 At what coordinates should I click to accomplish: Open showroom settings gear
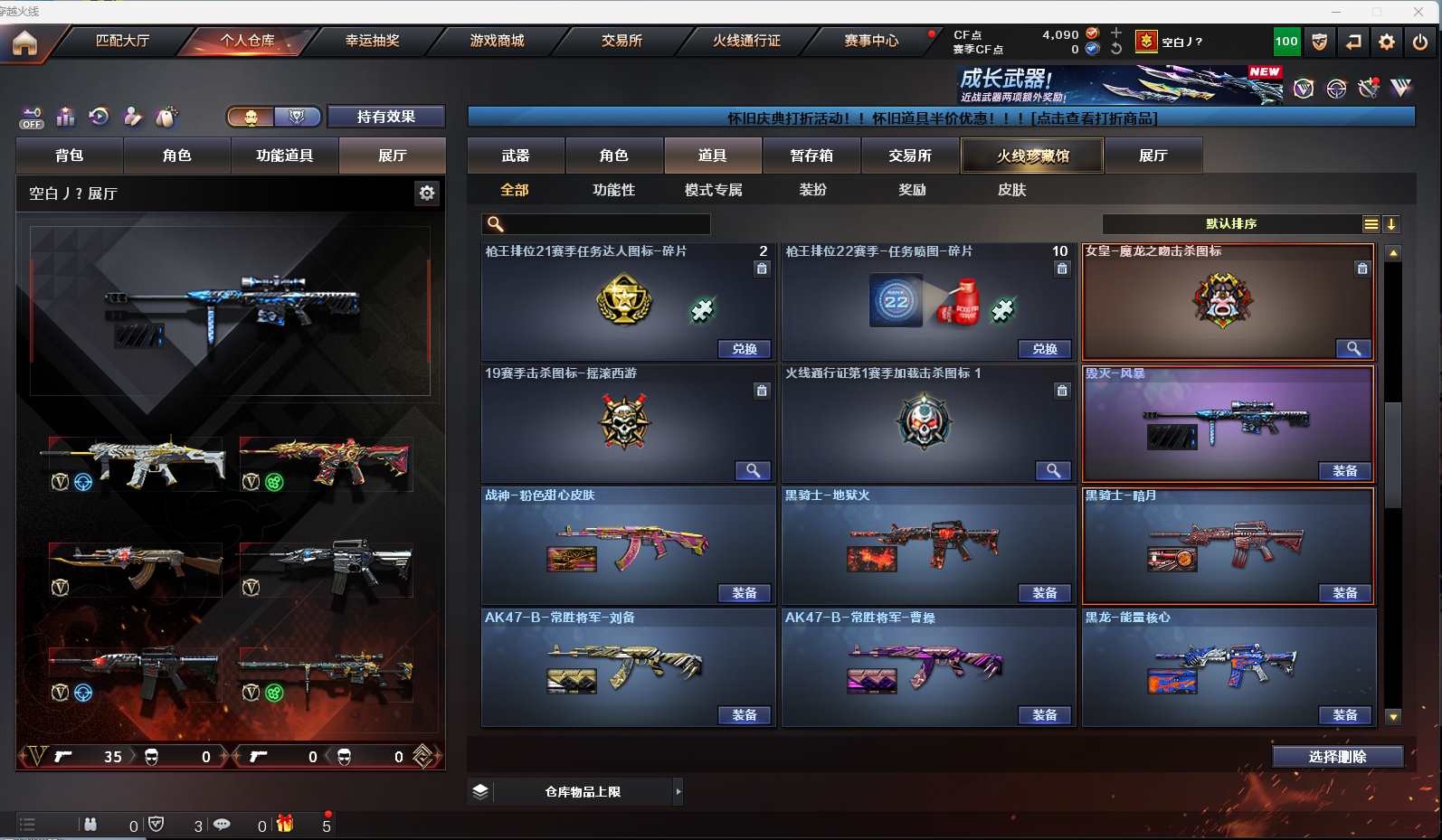pyautogui.click(x=427, y=193)
